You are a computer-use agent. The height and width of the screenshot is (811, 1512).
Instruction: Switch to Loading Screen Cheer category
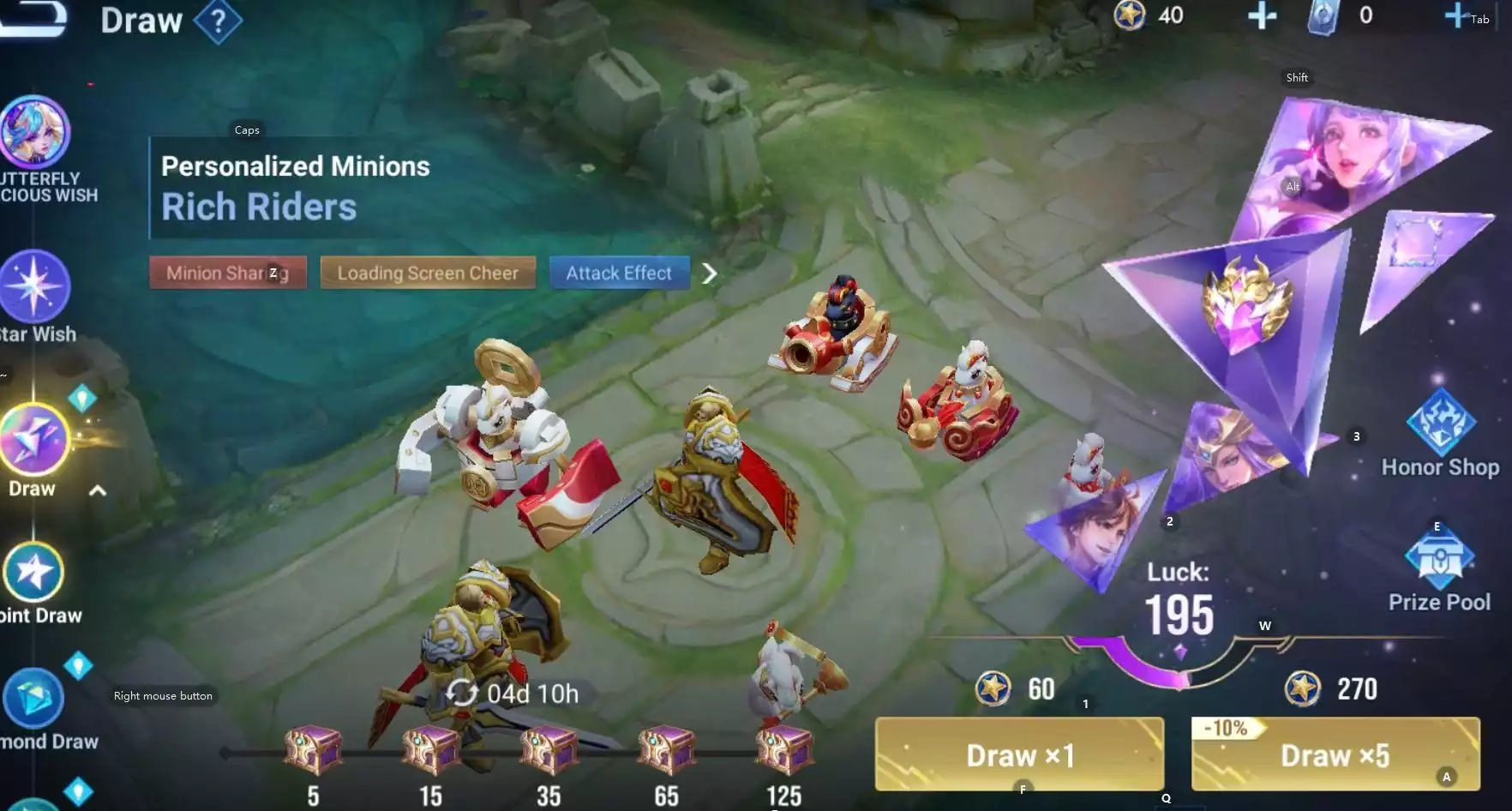428,273
